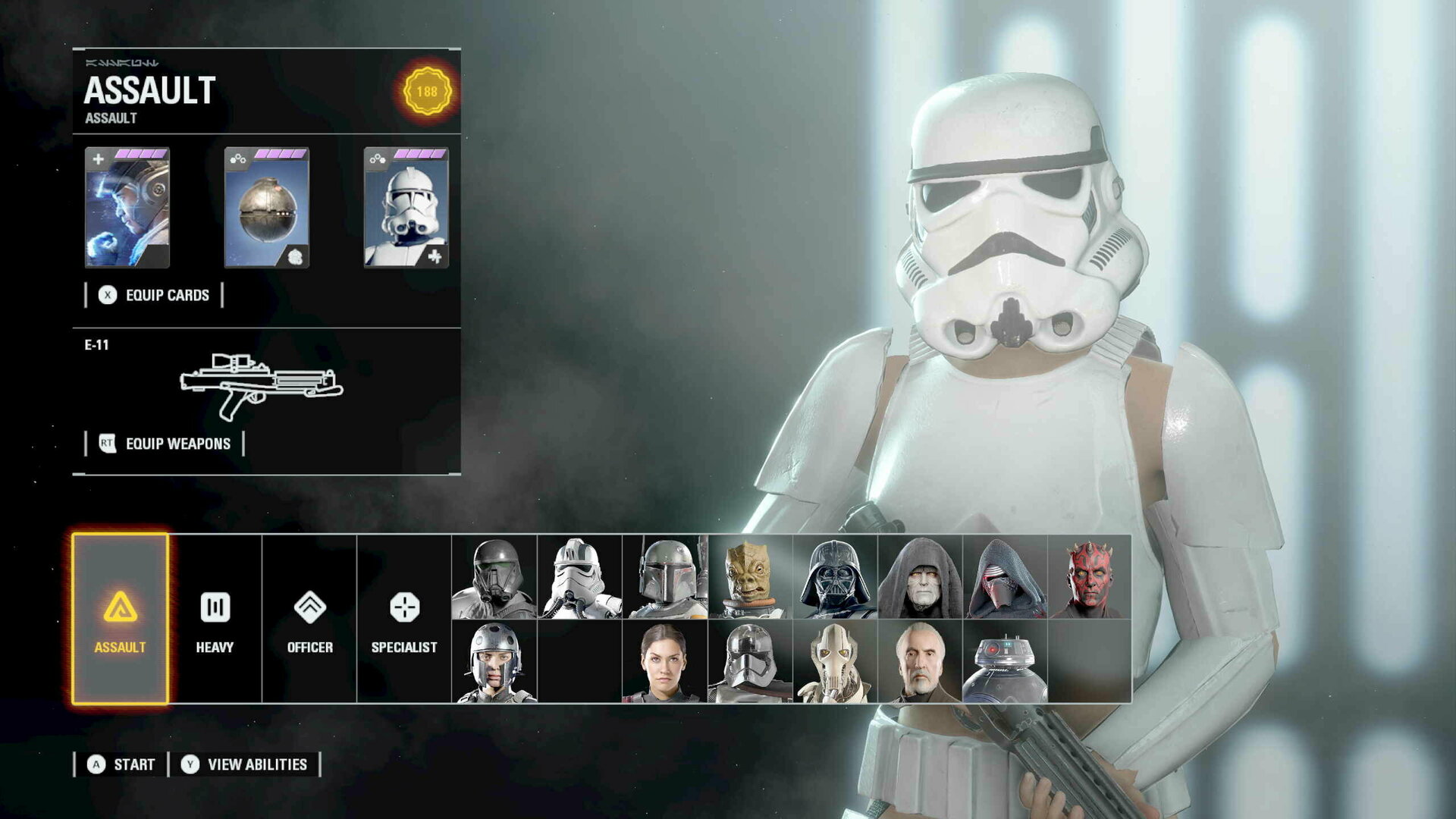Select the Death Trooper reinforcement portrait
The width and height of the screenshot is (1456, 819).
[x=494, y=577]
